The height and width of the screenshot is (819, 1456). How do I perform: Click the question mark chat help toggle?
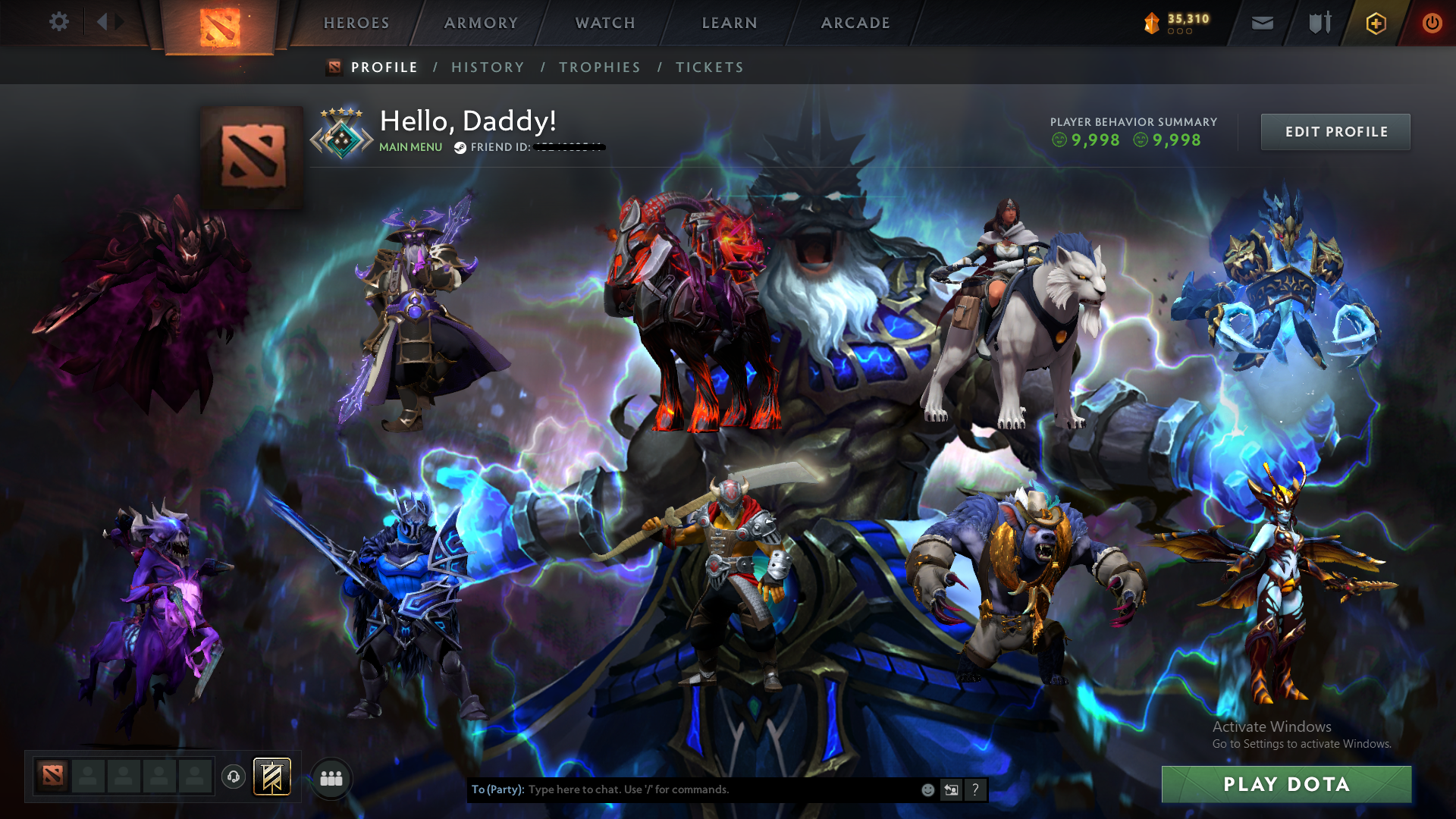pyautogui.click(x=975, y=789)
